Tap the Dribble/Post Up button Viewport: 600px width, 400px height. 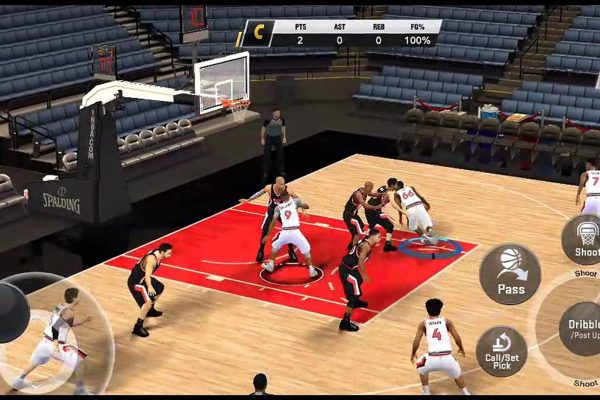coord(578,327)
